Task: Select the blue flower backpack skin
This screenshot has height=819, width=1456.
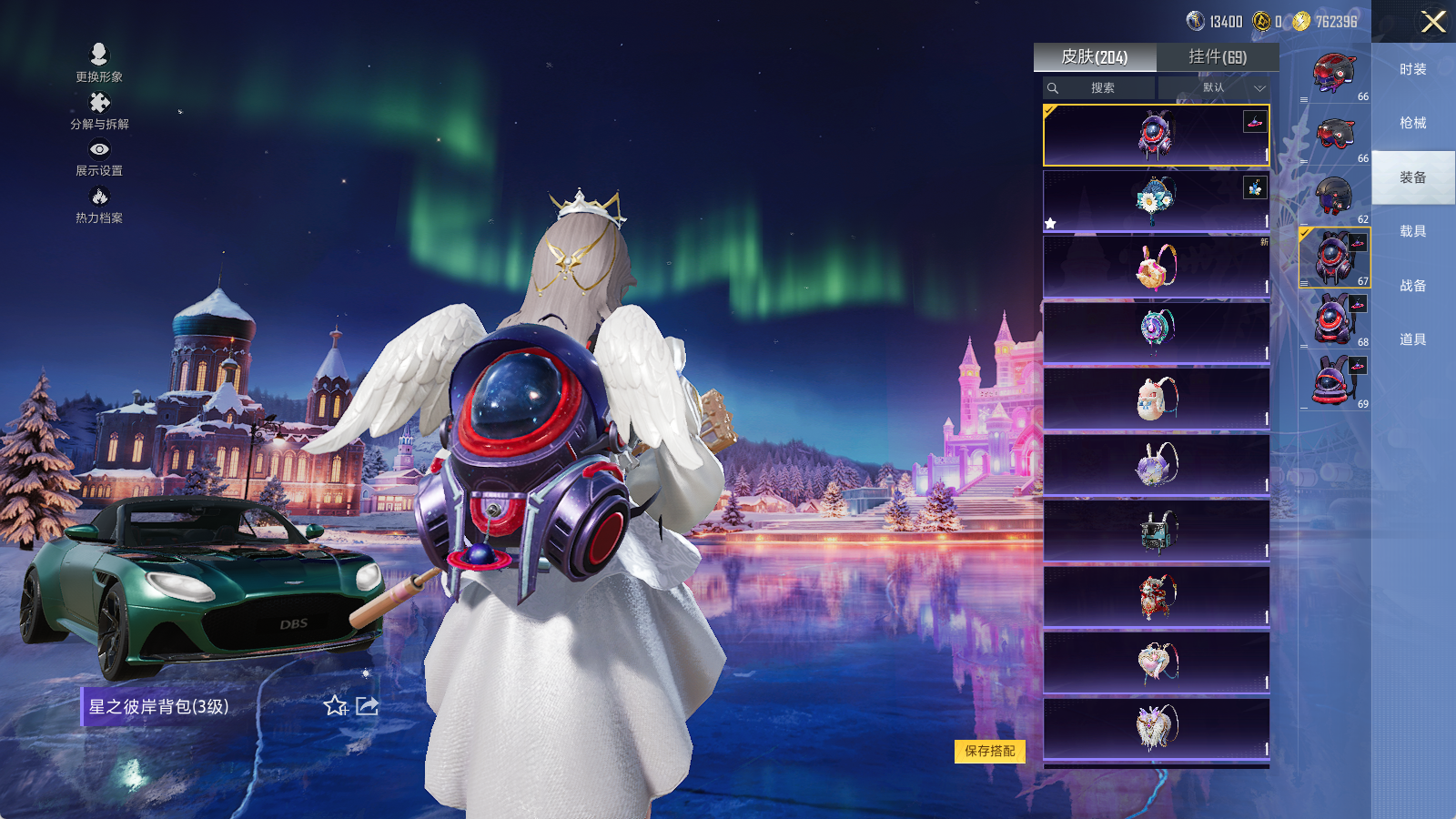Action: tap(1156, 200)
